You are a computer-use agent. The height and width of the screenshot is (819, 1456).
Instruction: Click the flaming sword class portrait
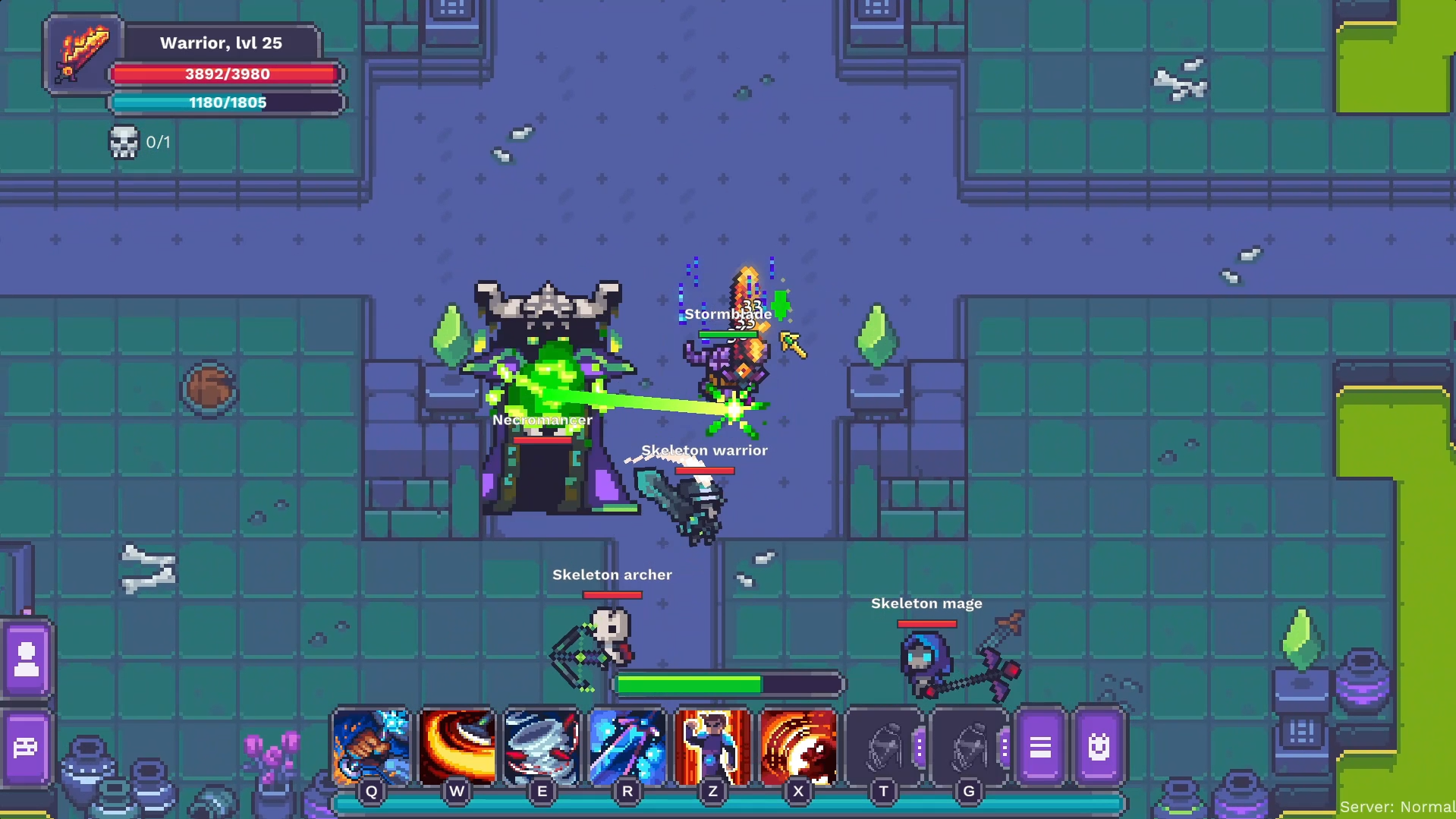(x=83, y=53)
